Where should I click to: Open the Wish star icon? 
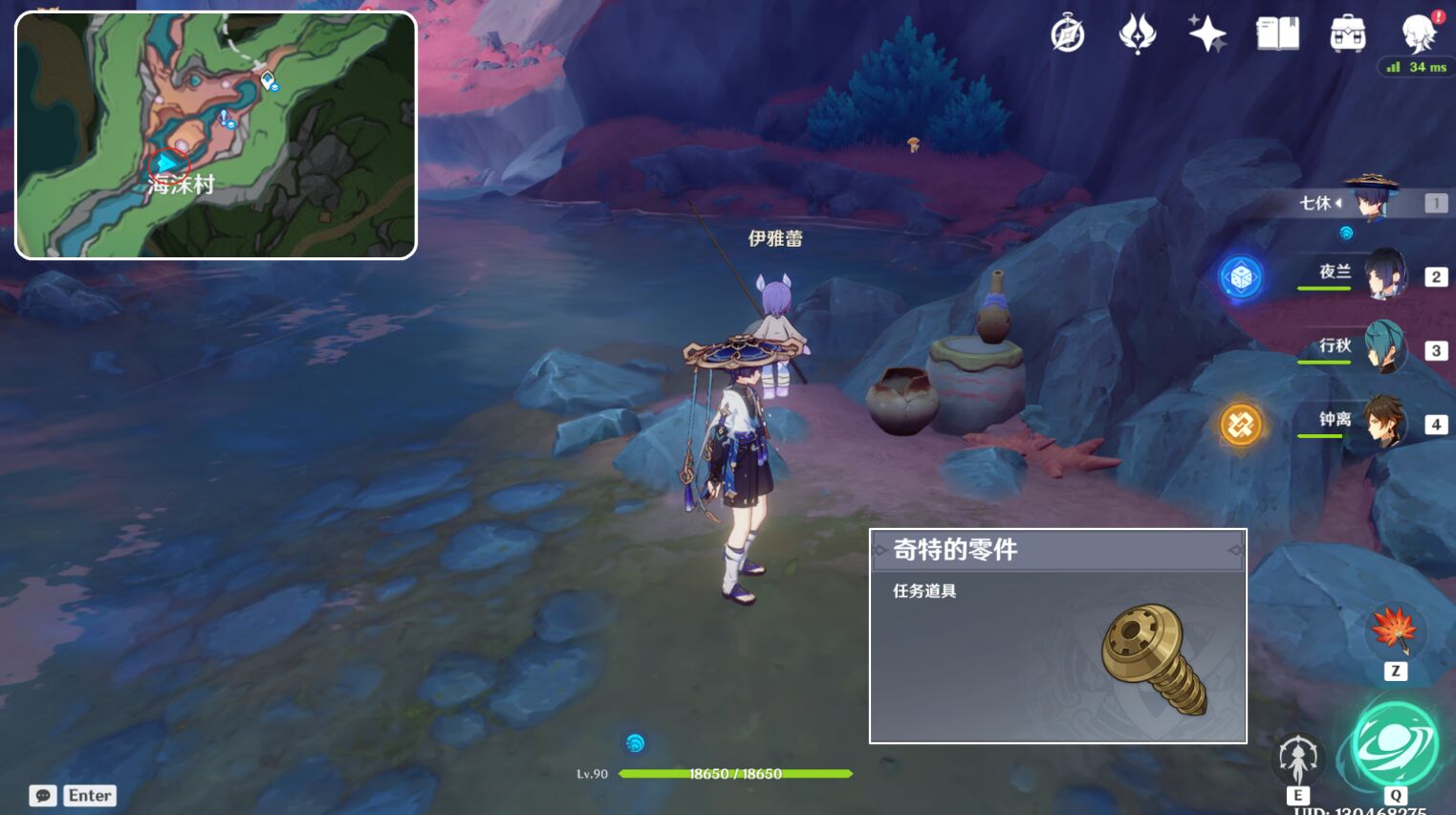point(1207,33)
